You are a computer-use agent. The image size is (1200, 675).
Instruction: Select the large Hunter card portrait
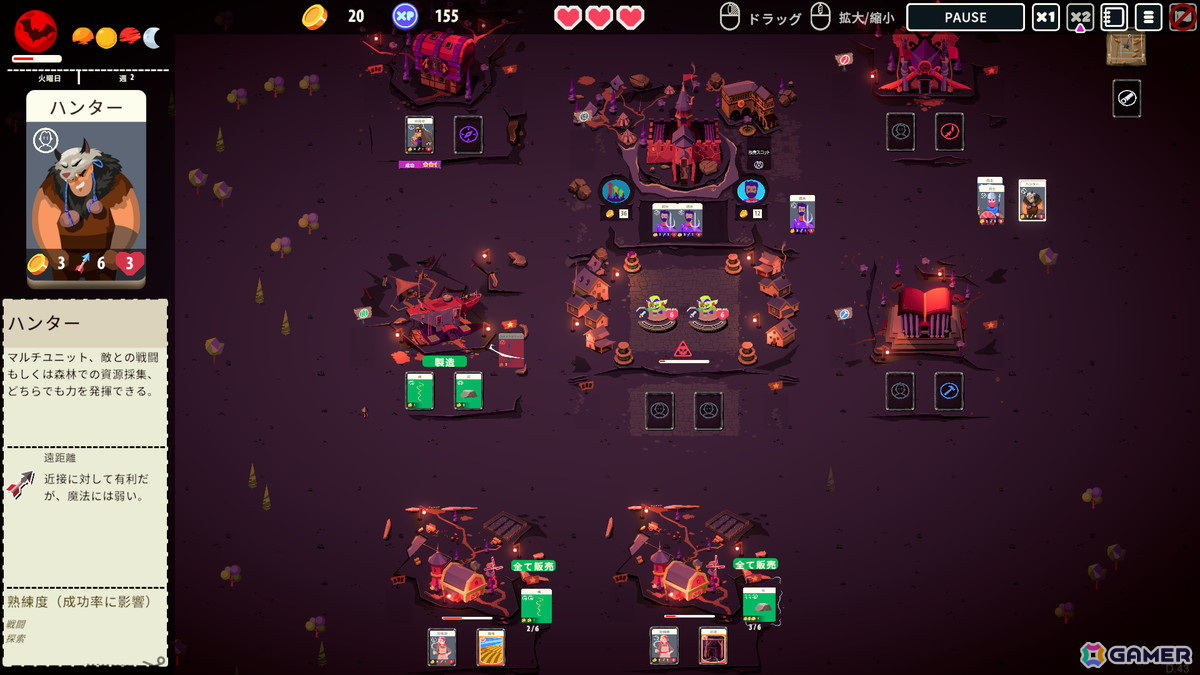(x=86, y=190)
